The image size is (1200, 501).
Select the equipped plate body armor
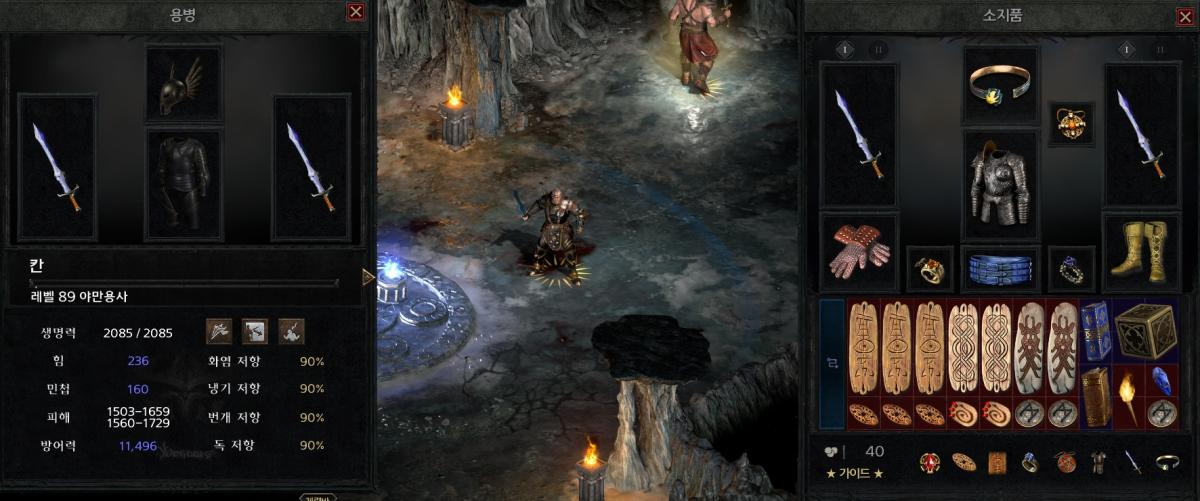pyautogui.click(x=1000, y=184)
